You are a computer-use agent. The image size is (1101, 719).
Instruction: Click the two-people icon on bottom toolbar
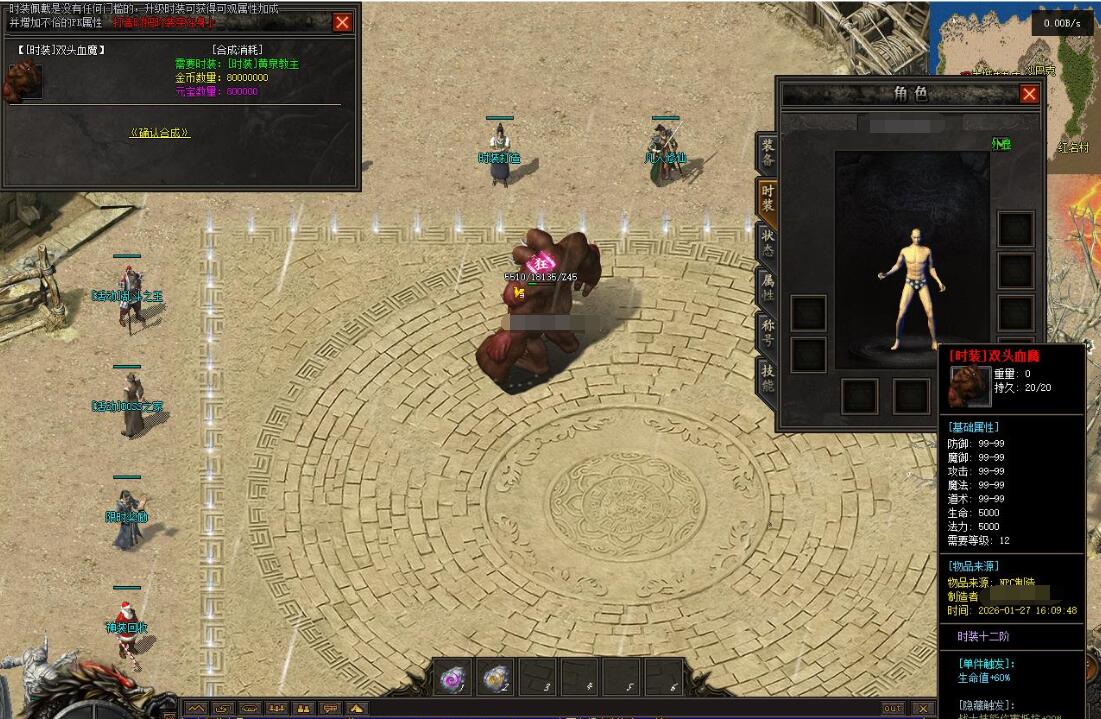pyautogui.click(x=303, y=708)
